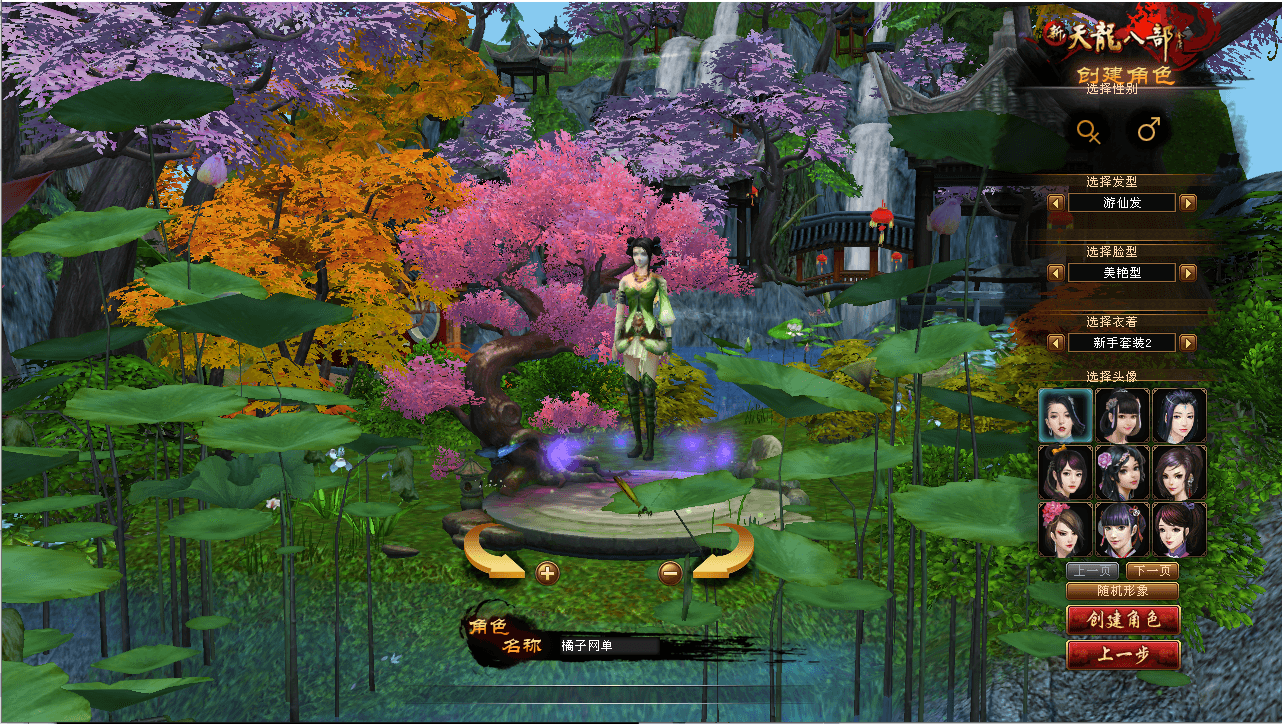
Task: Go to next portrait page (下一页)
Action: pos(1152,571)
